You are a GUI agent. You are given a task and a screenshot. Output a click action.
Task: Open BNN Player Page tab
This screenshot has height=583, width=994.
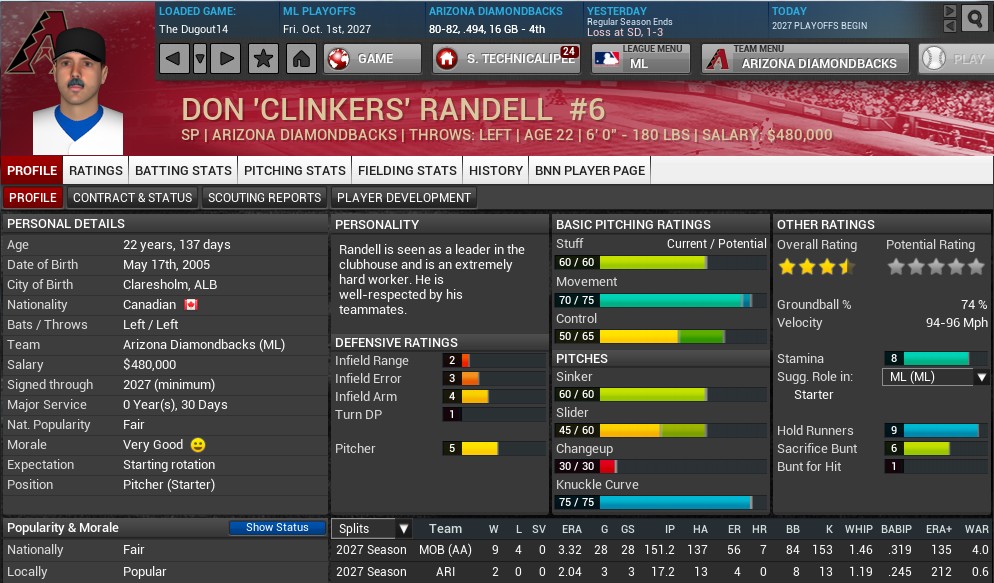[590, 170]
